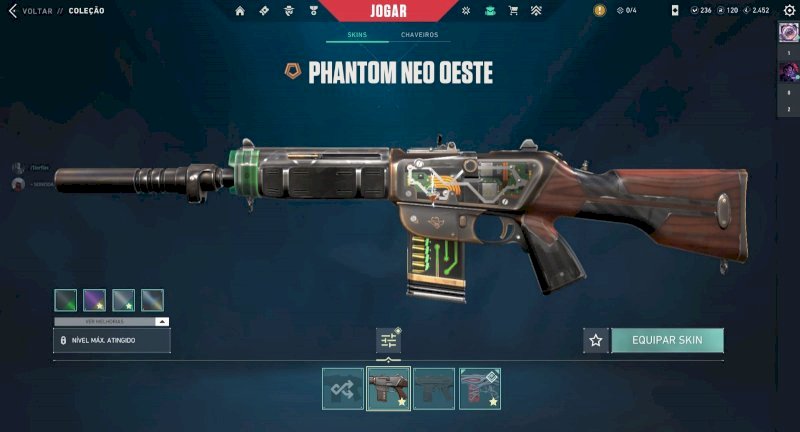This screenshot has height=432, width=800.
Task: Select the random shuffle skin tile
Action: (x=343, y=389)
